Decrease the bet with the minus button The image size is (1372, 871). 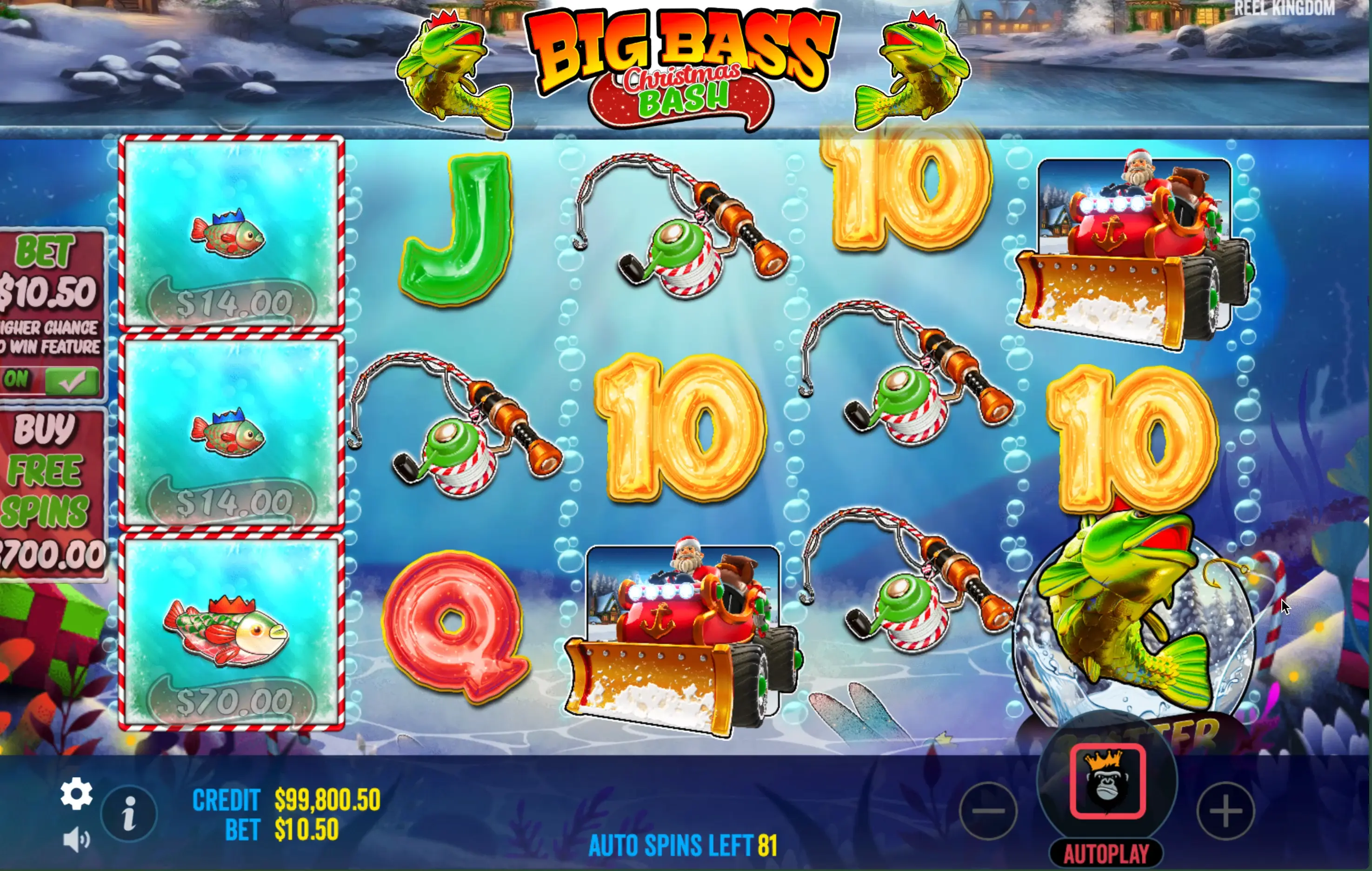pos(988,811)
